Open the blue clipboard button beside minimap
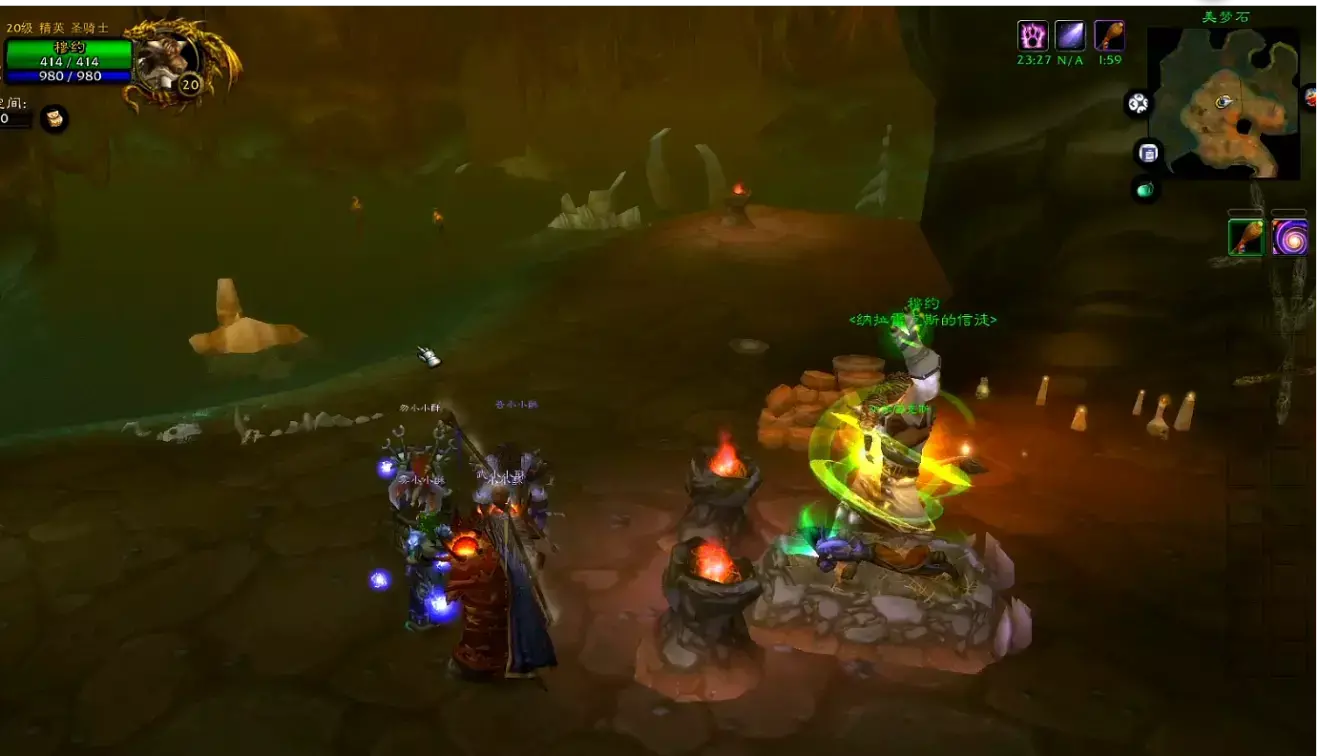 pyautogui.click(x=1148, y=153)
